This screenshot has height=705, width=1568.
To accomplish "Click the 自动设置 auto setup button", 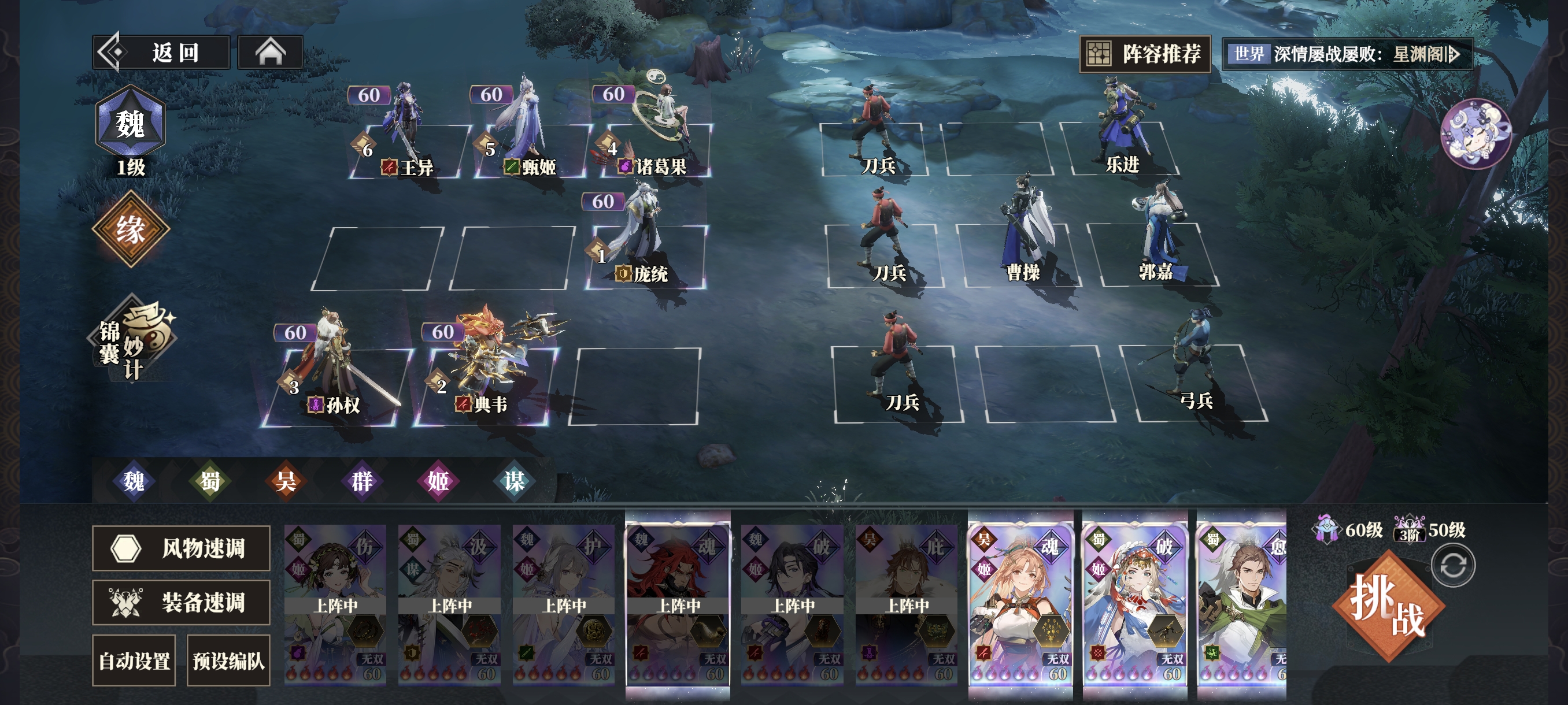I will click(134, 661).
